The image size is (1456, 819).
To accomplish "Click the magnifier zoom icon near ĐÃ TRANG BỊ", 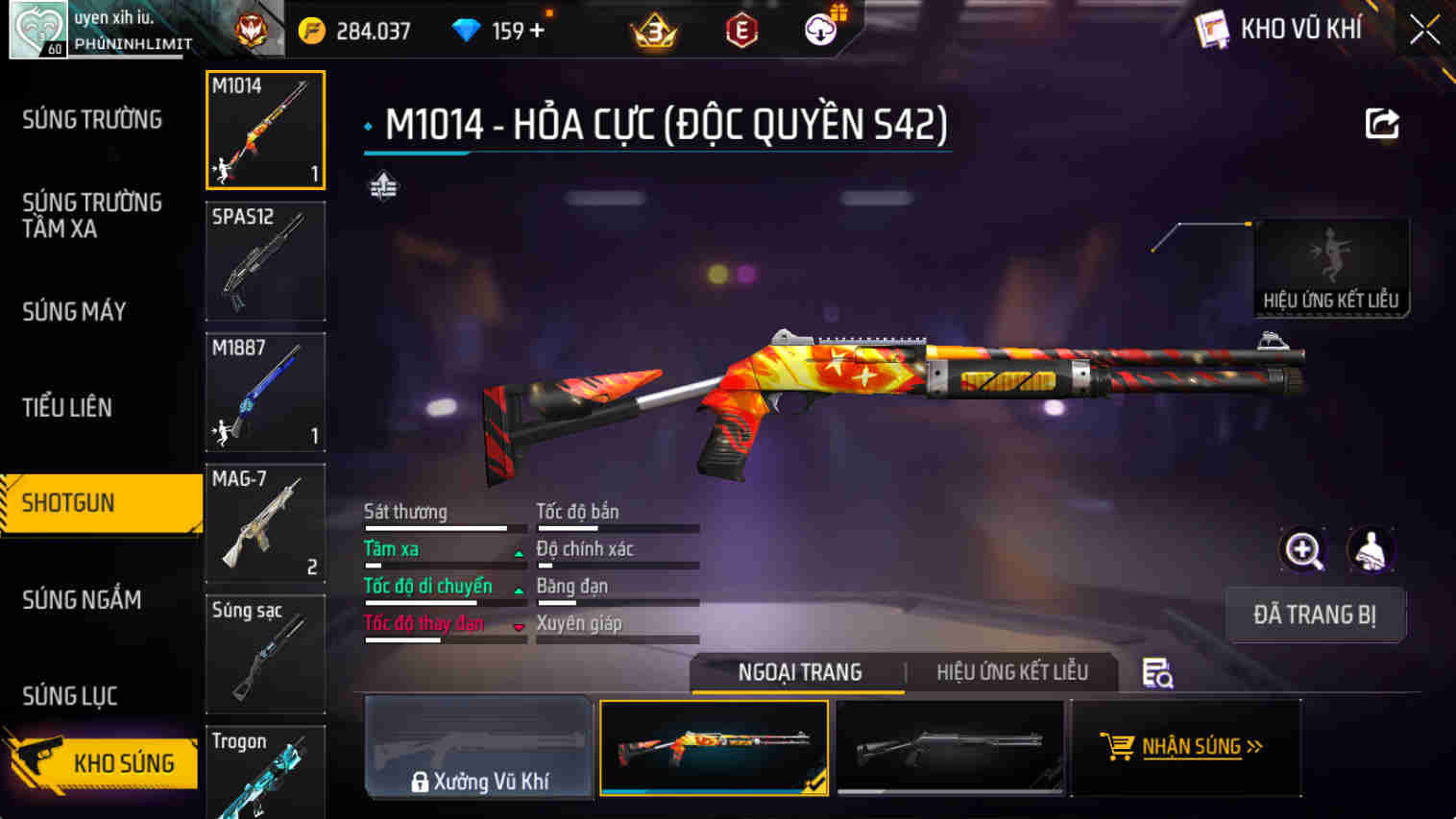I will (x=1303, y=551).
